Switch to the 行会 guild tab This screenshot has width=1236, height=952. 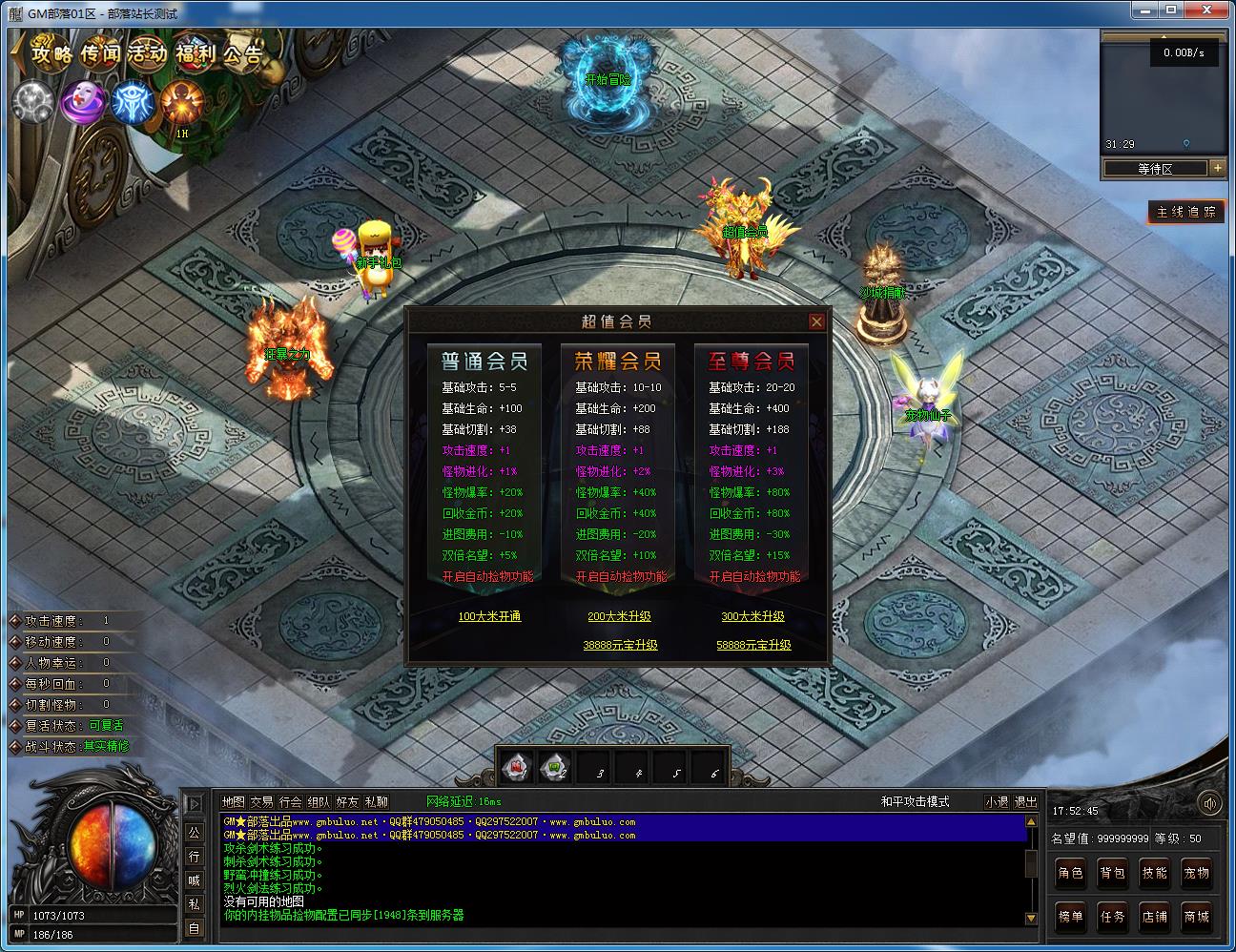(290, 802)
